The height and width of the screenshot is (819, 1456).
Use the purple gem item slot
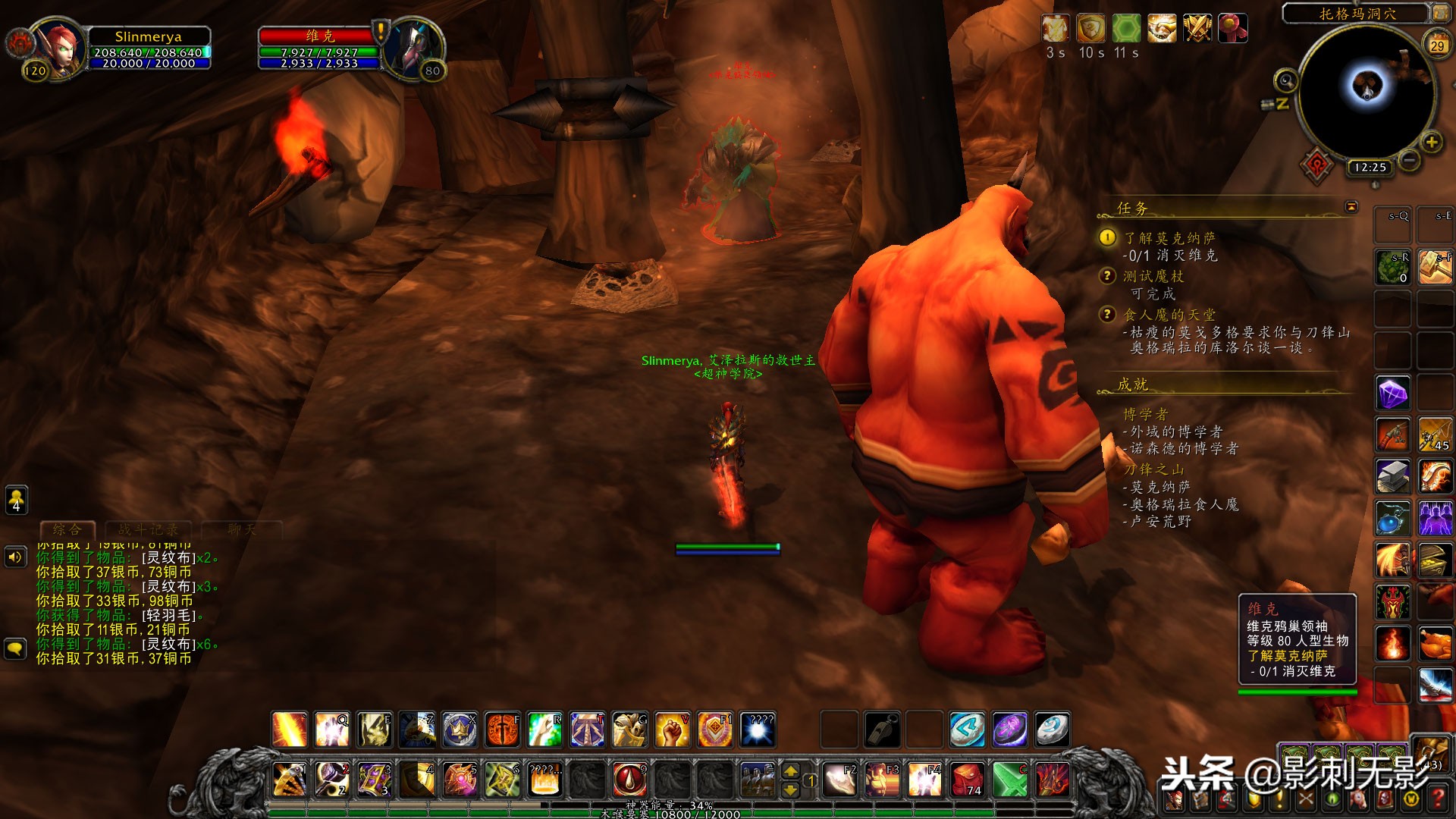1392,394
